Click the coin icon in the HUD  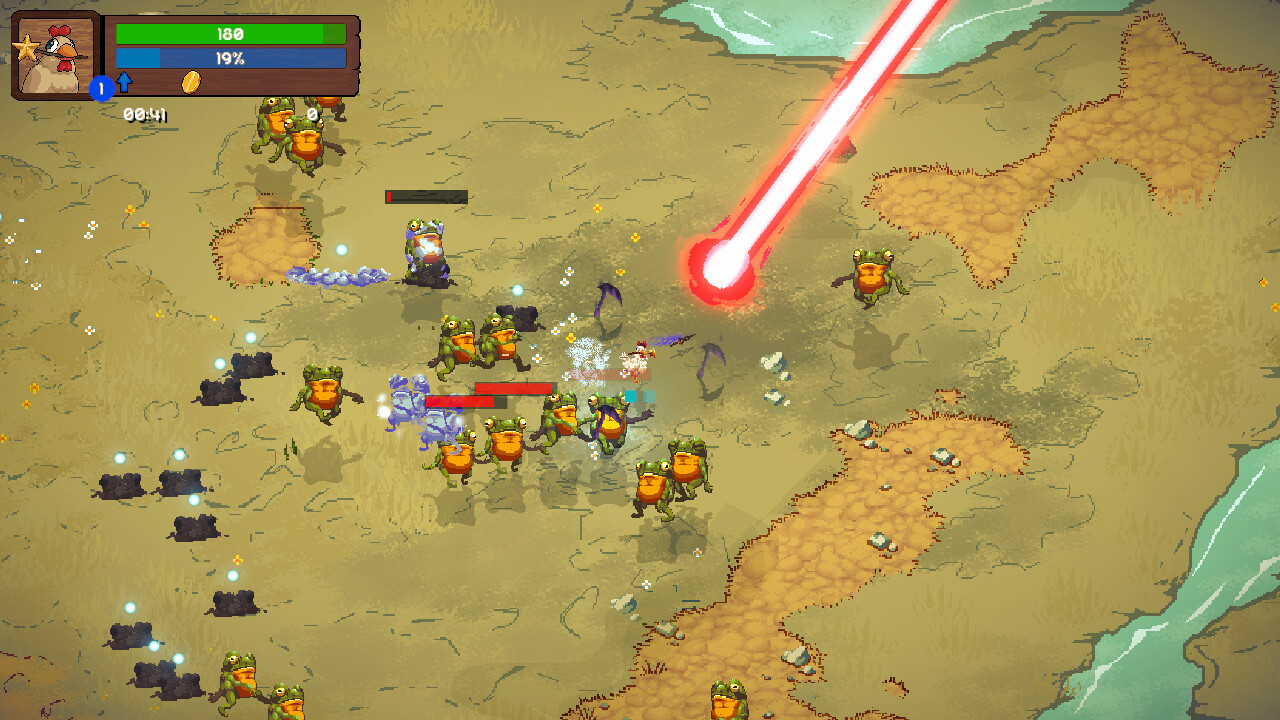[190, 83]
